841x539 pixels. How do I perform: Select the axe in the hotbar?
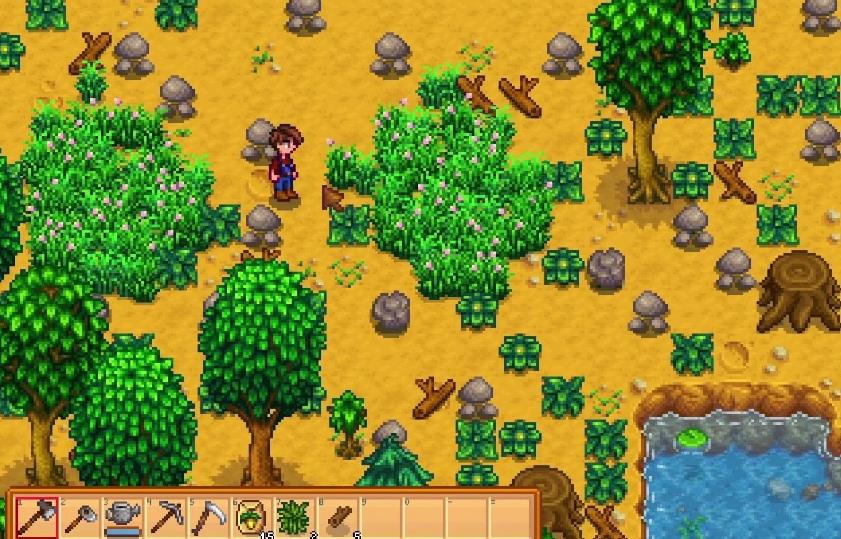(37, 516)
